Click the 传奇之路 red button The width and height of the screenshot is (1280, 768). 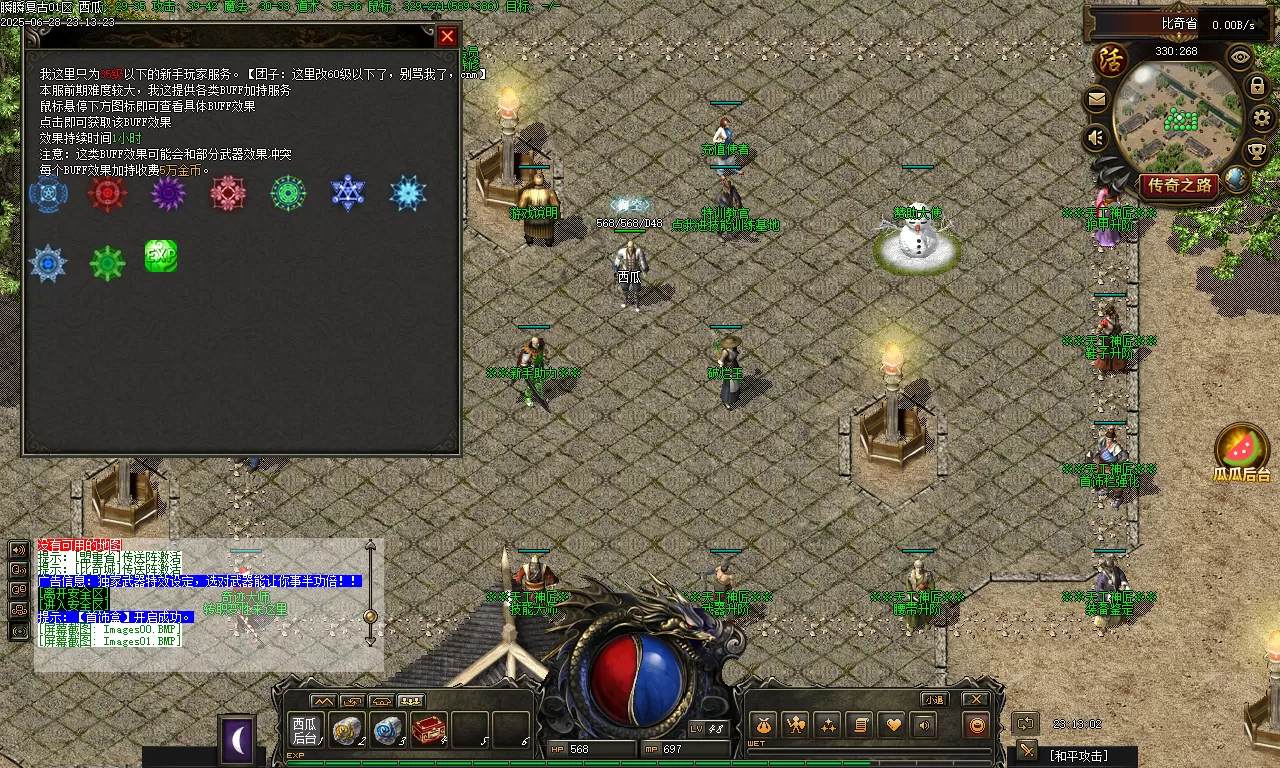click(1180, 185)
